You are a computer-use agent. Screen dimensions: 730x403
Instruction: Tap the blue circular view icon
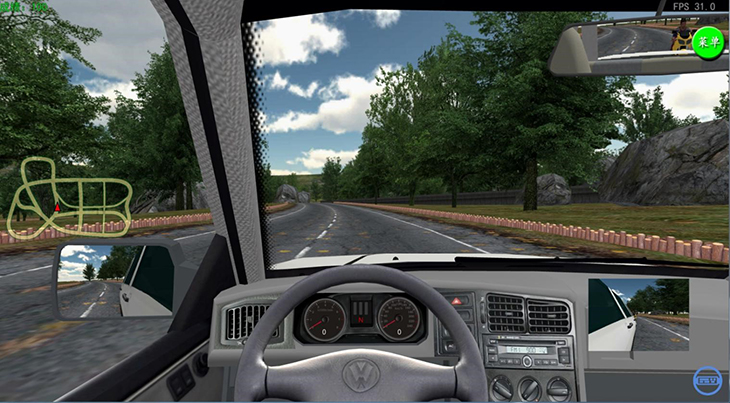pyautogui.click(x=708, y=380)
